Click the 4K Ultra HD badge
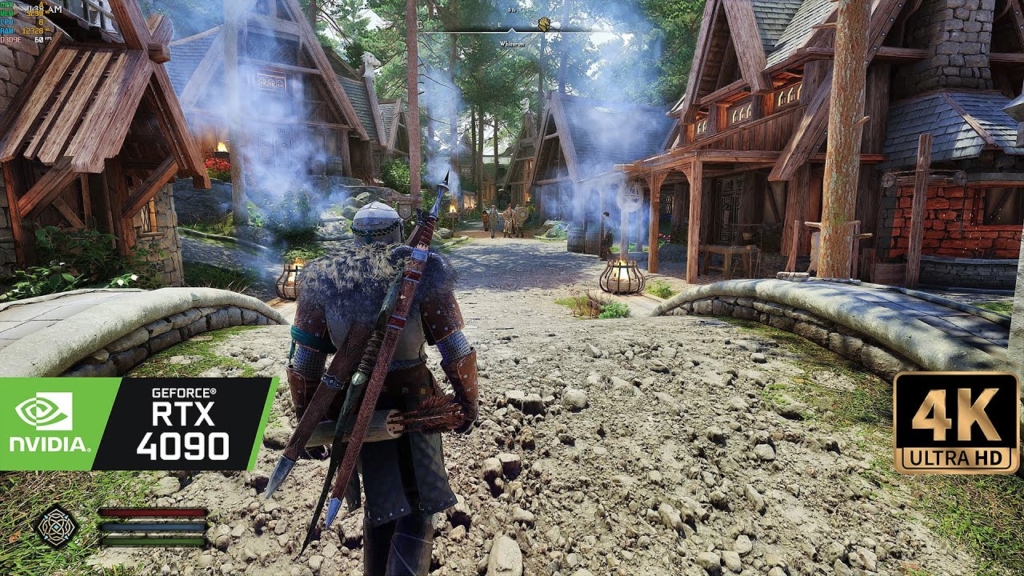 pyautogui.click(x=955, y=423)
